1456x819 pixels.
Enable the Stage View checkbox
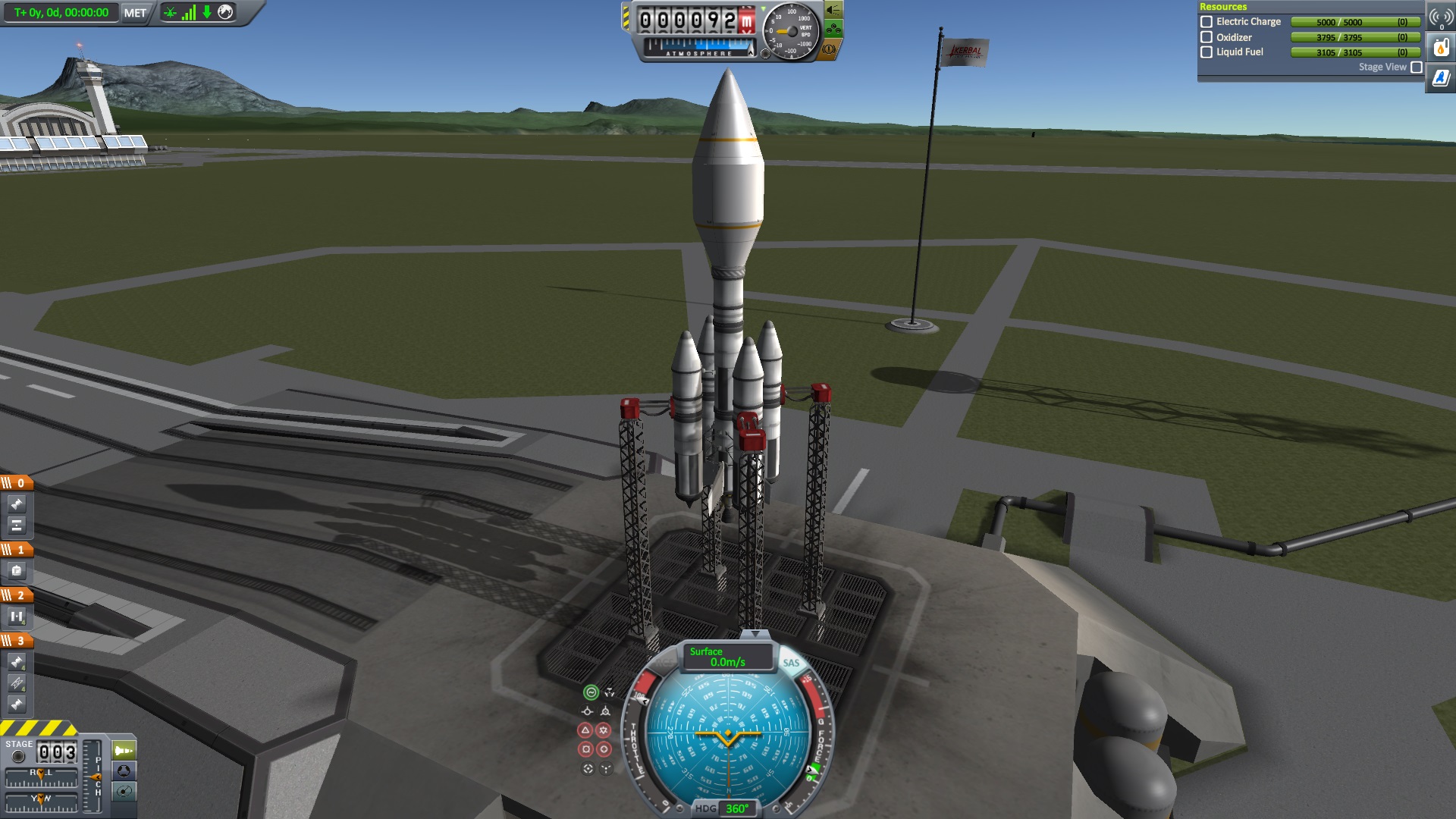click(1417, 67)
